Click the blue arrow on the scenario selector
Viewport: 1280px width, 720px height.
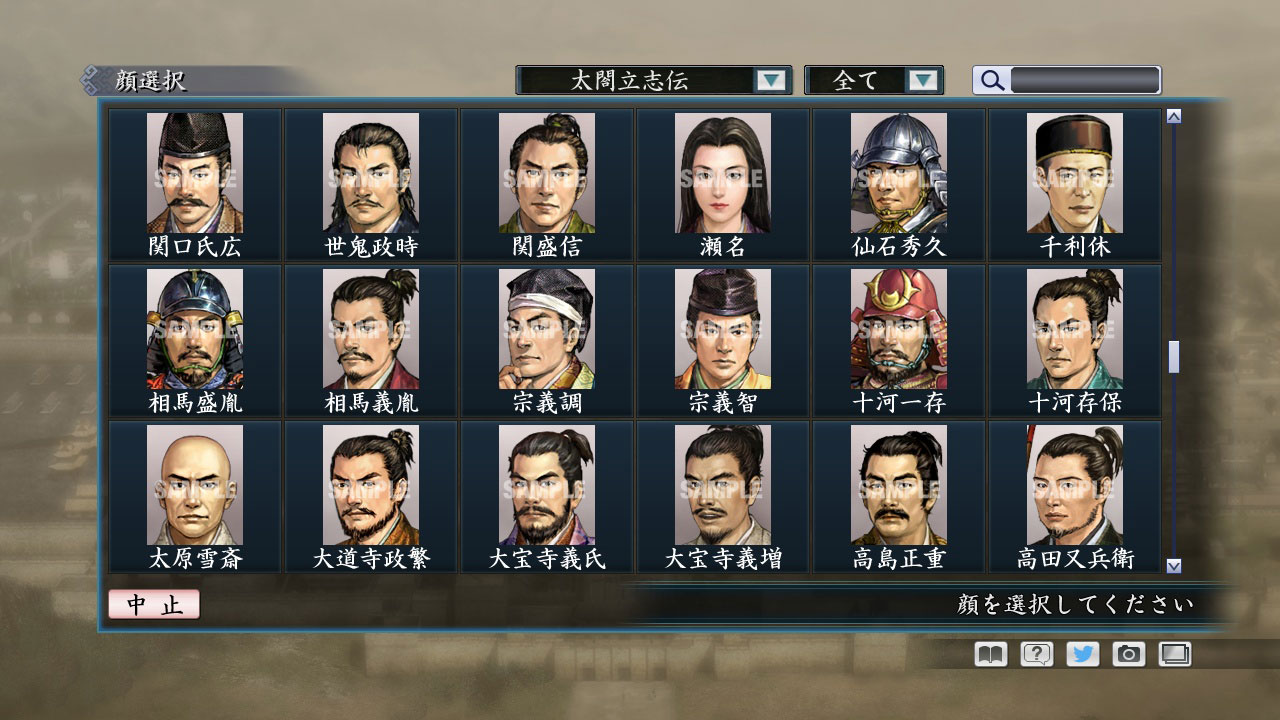(x=770, y=80)
